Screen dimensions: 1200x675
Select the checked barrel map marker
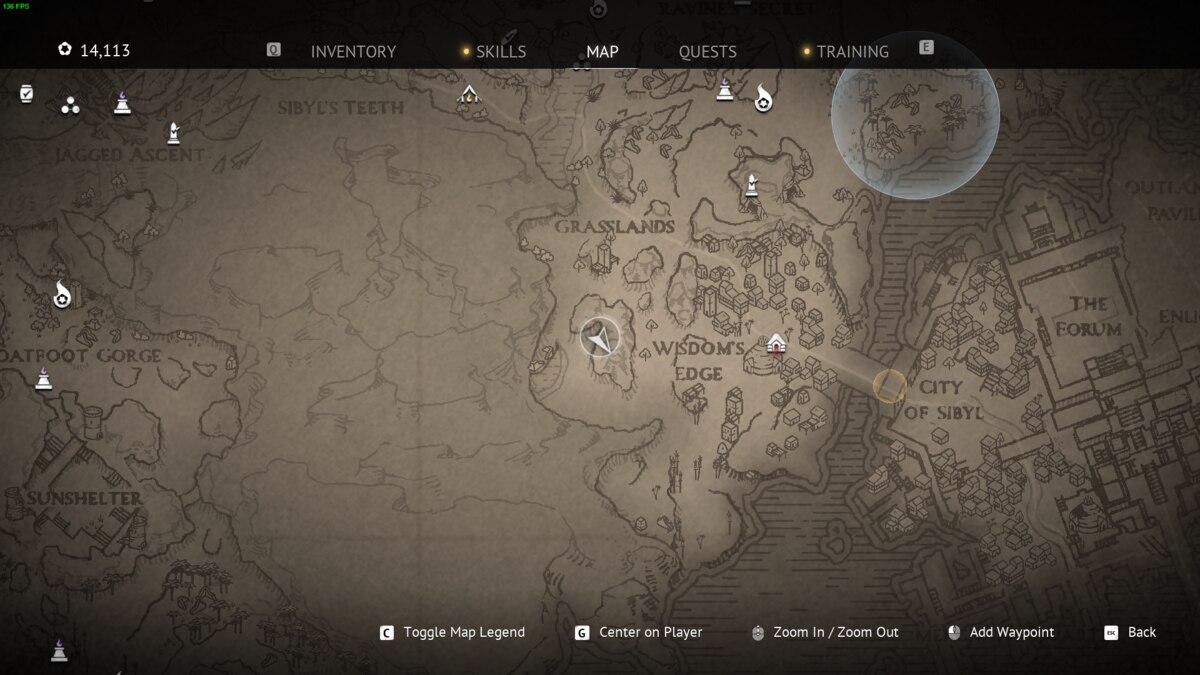27,94
